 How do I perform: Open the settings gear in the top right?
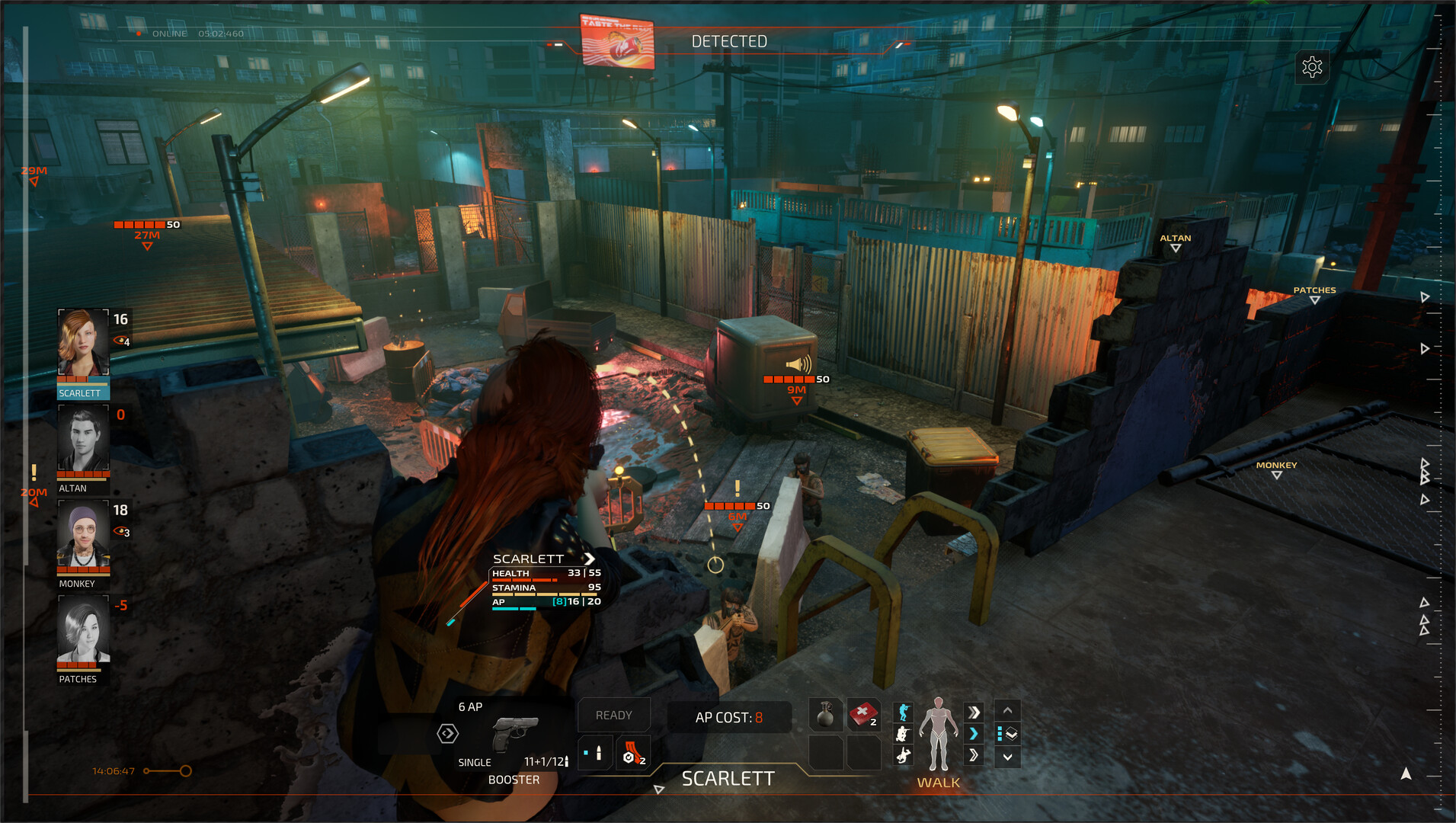pyautogui.click(x=1314, y=67)
